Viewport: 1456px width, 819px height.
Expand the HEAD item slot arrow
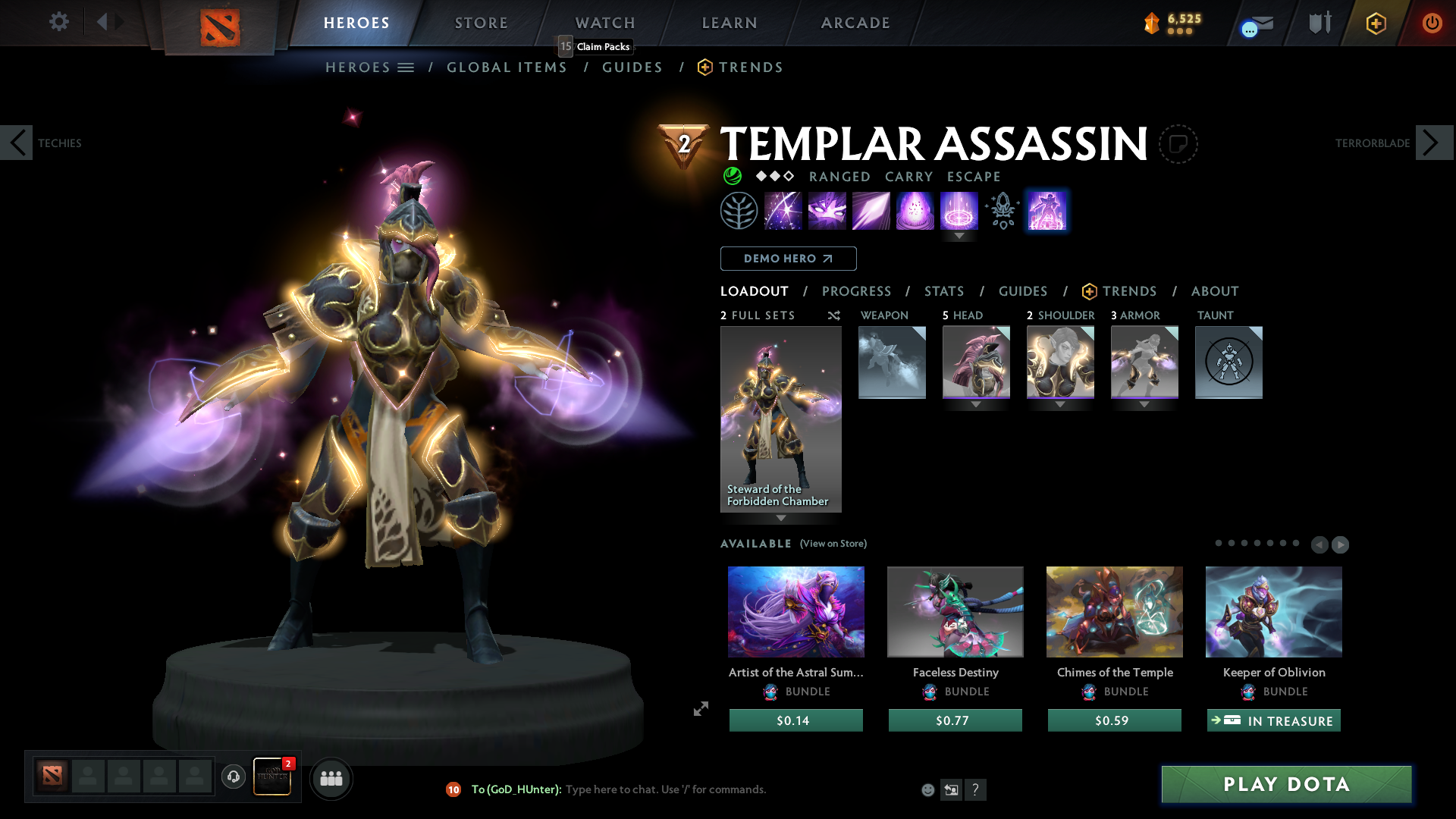976,404
